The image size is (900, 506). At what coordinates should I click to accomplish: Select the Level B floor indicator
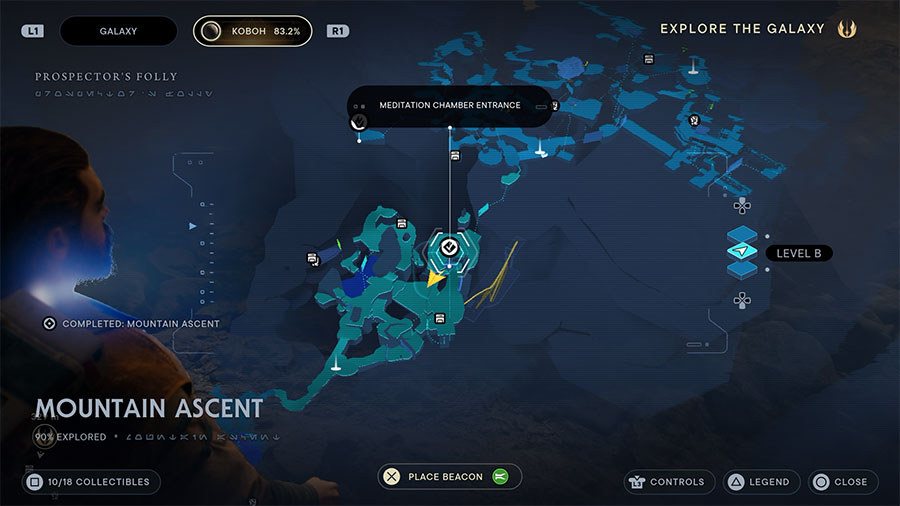[x=799, y=254]
